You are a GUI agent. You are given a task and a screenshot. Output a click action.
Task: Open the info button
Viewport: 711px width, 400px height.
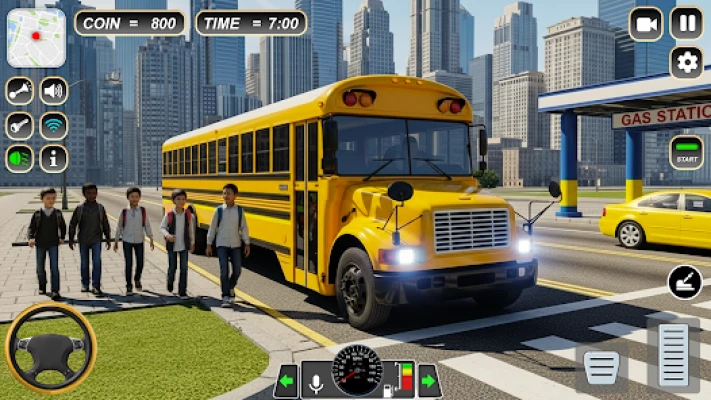pyautogui.click(x=54, y=158)
